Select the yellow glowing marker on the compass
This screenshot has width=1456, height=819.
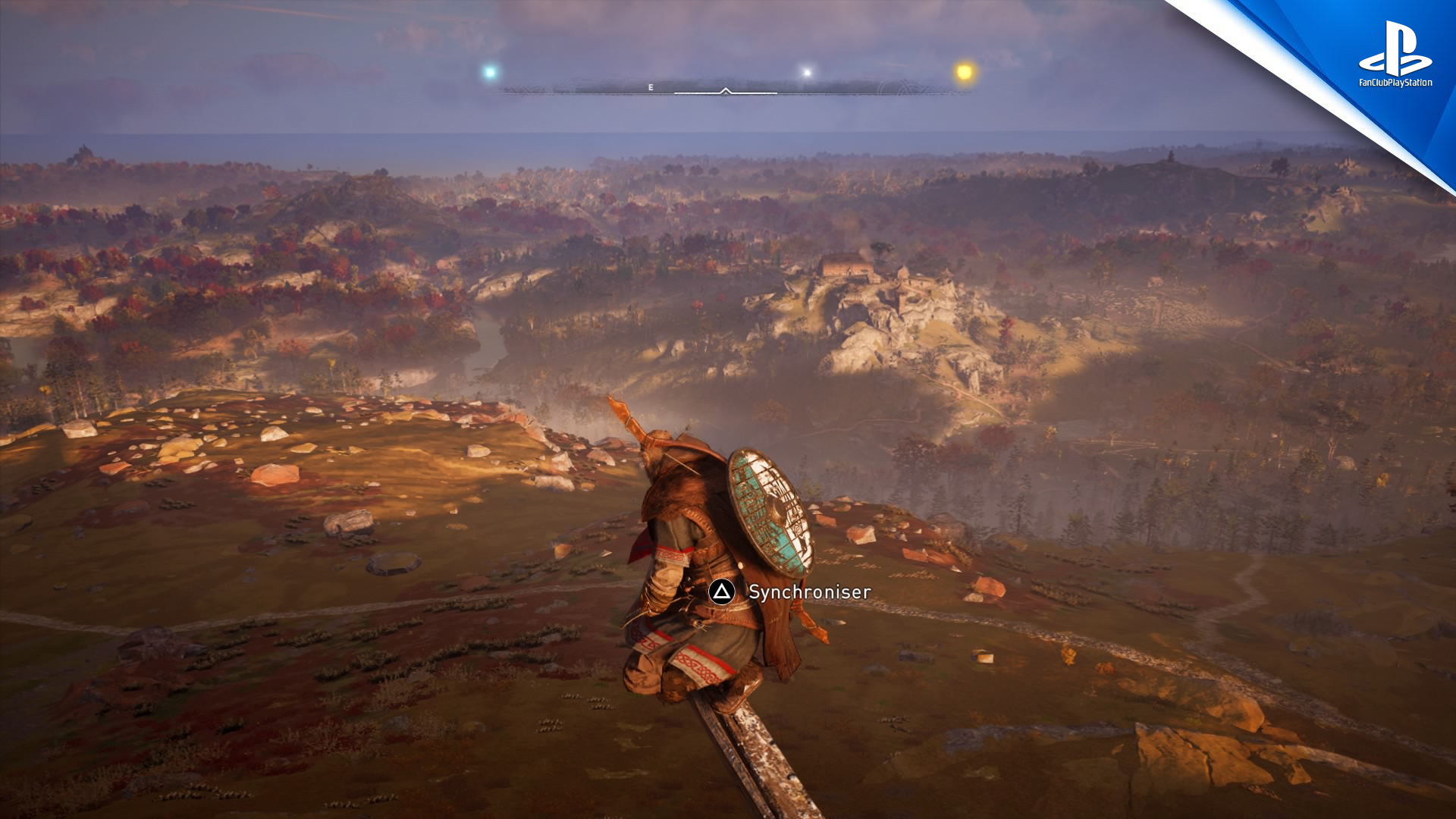point(964,73)
